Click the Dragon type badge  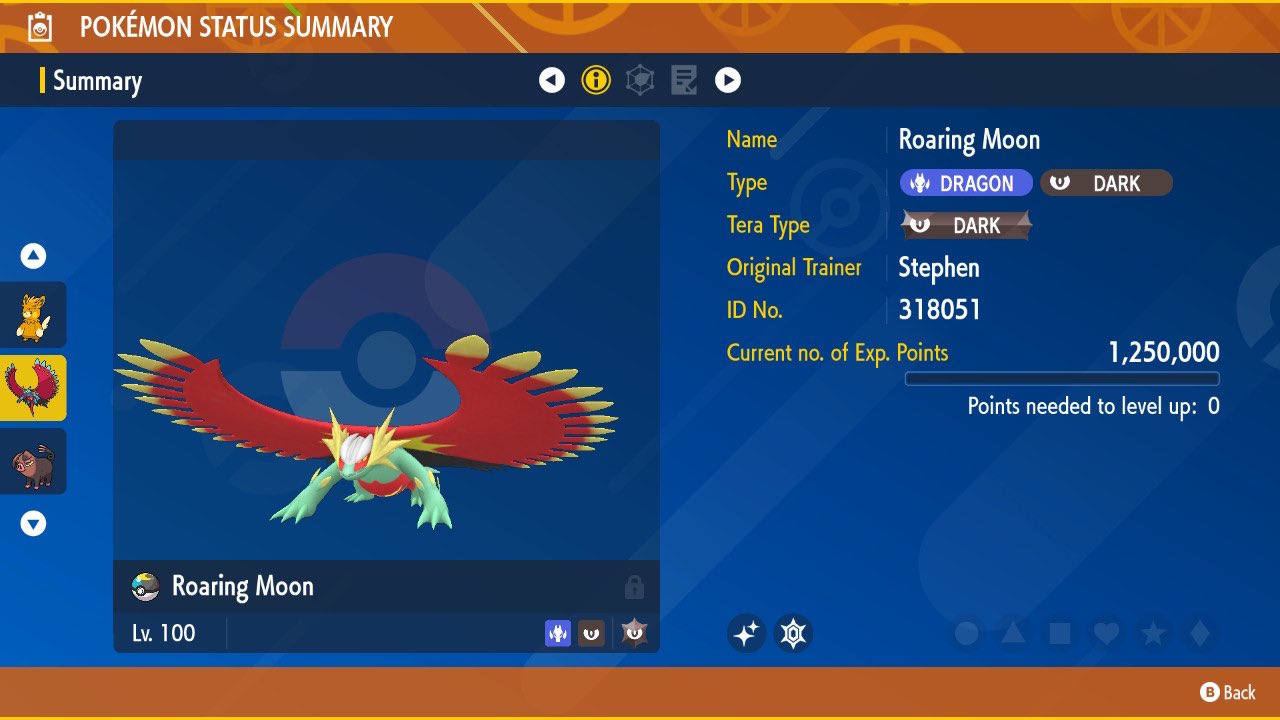965,182
